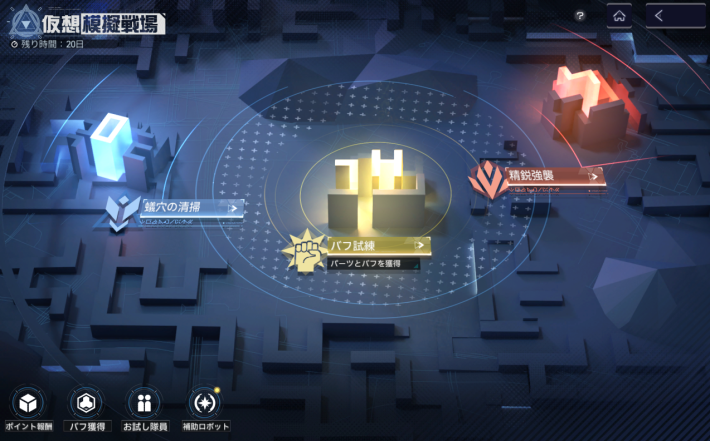Open the 補助ロボット menu
The width and height of the screenshot is (710, 441).
[x=203, y=404]
